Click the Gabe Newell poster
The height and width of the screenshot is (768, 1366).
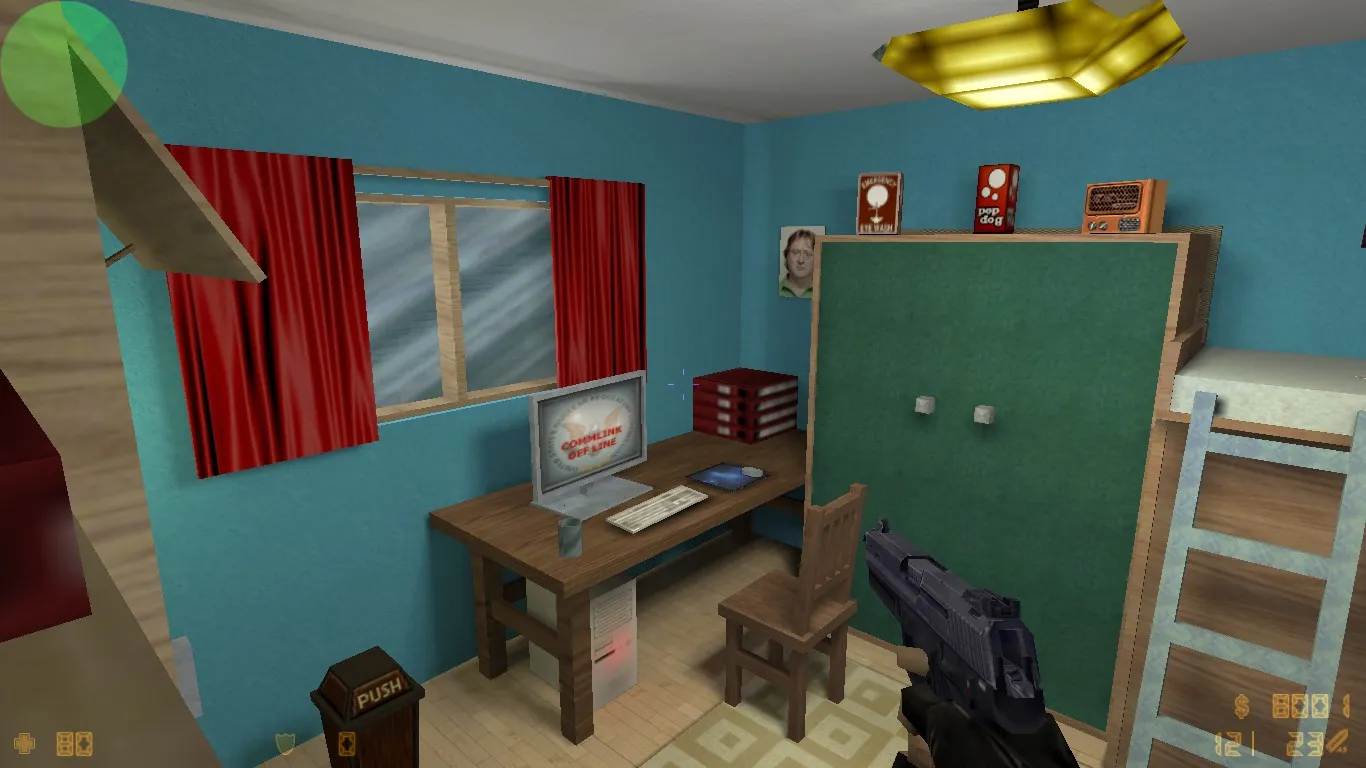pyautogui.click(x=796, y=260)
